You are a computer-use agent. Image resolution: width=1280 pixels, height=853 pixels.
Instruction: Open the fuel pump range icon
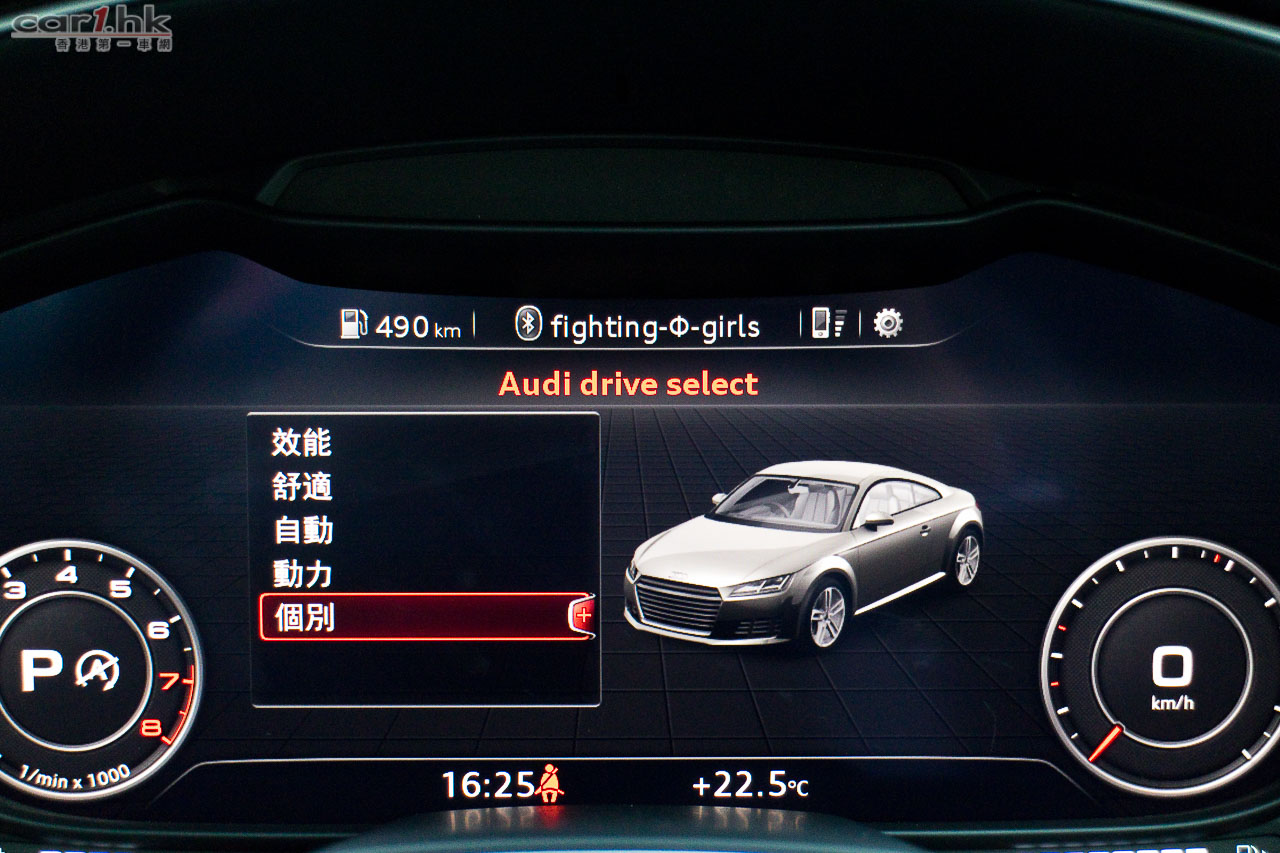coord(354,324)
